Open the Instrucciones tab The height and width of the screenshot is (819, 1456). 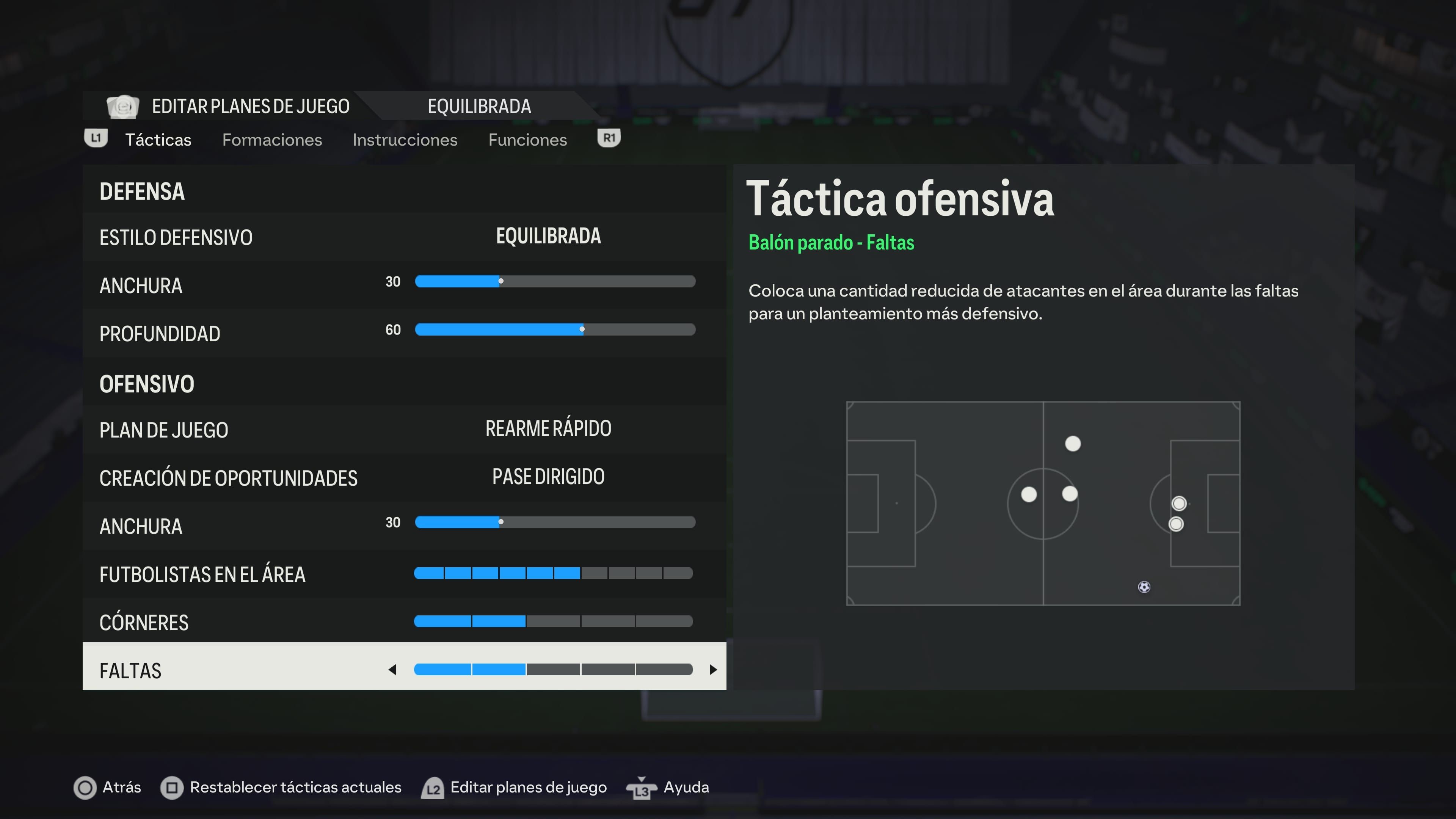405,139
